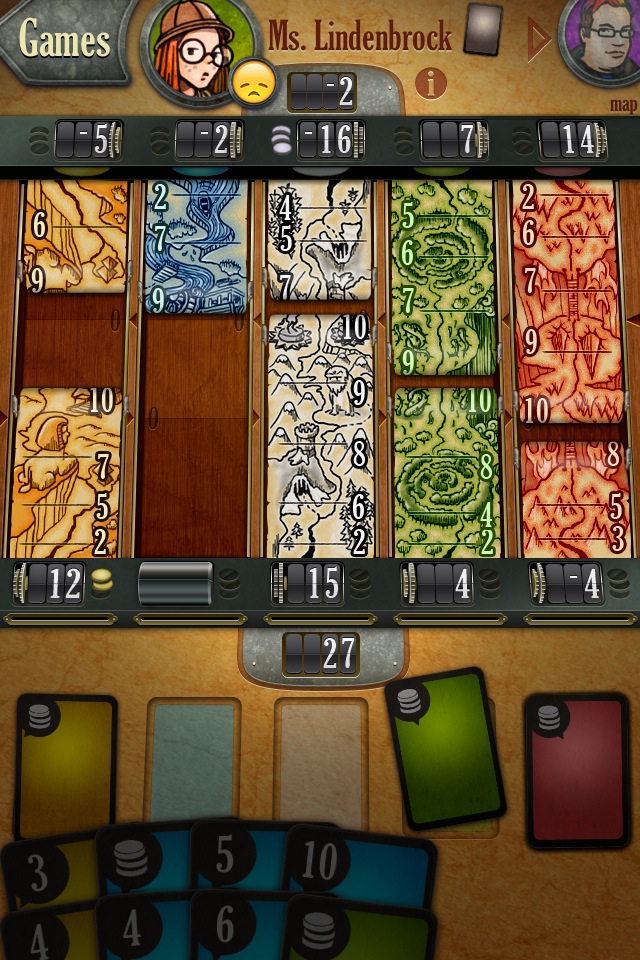The width and height of the screenshot is (640, 960).
Task: Open the info button
Action: point(431,83)
